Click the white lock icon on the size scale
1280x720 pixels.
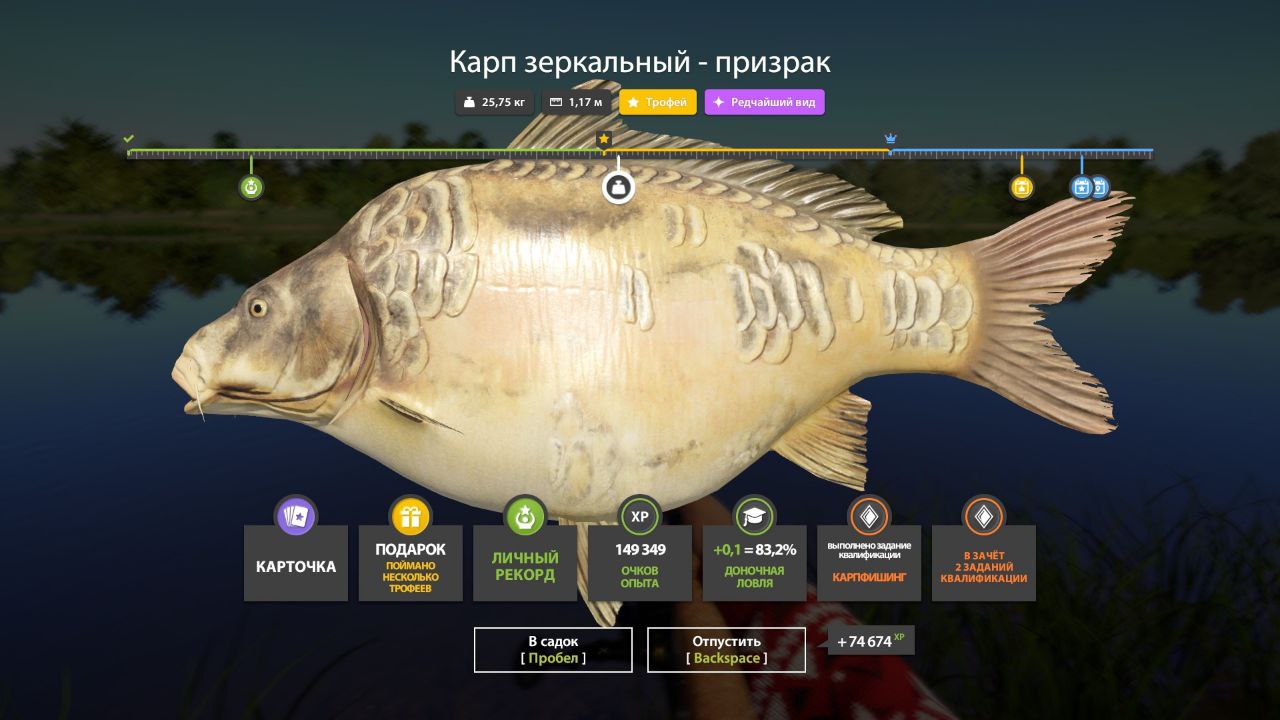pyautogui.click(x=617, y=186)
